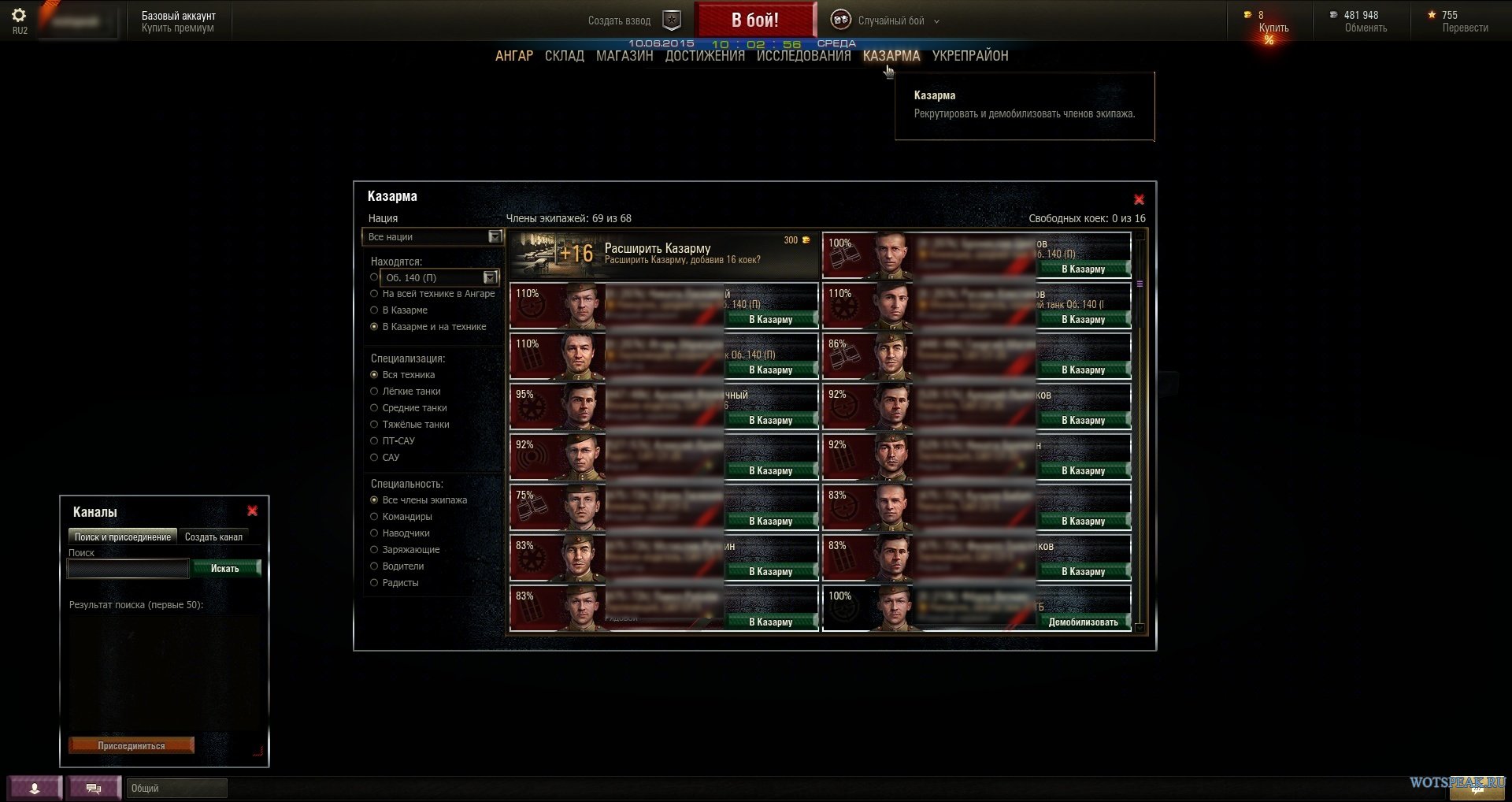Screen dimensions: 1512x802
Task: Open the settings gear menu
Action: pos(19,16)
